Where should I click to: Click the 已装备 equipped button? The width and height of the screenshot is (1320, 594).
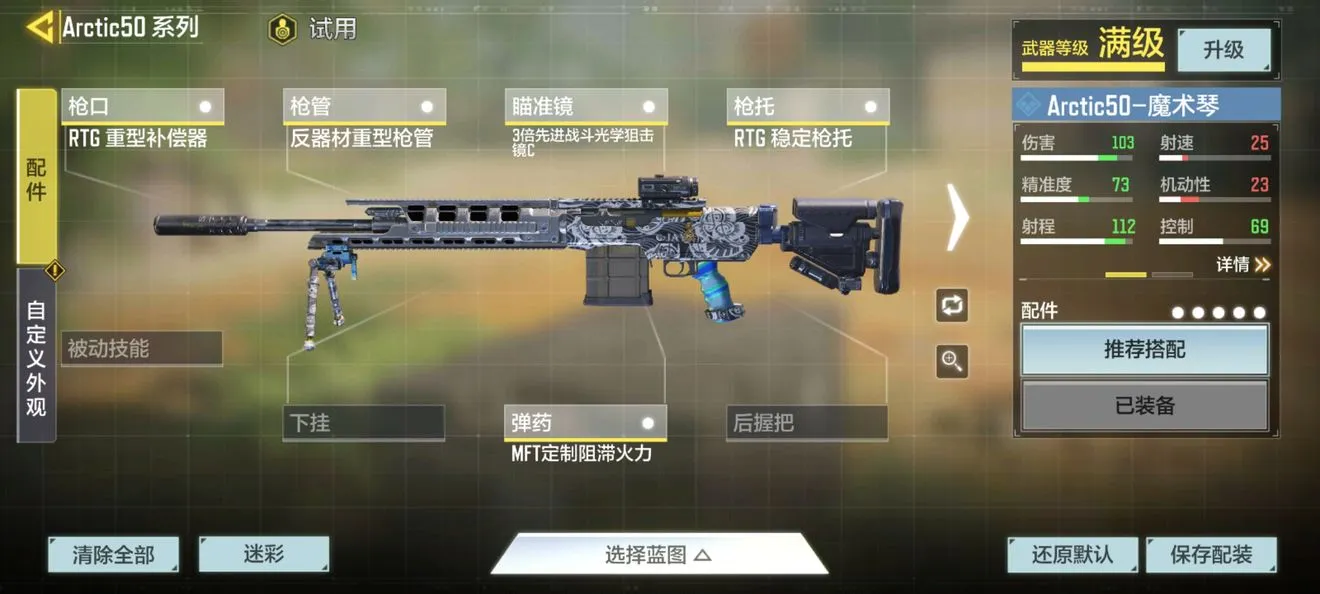point(1144,406)
